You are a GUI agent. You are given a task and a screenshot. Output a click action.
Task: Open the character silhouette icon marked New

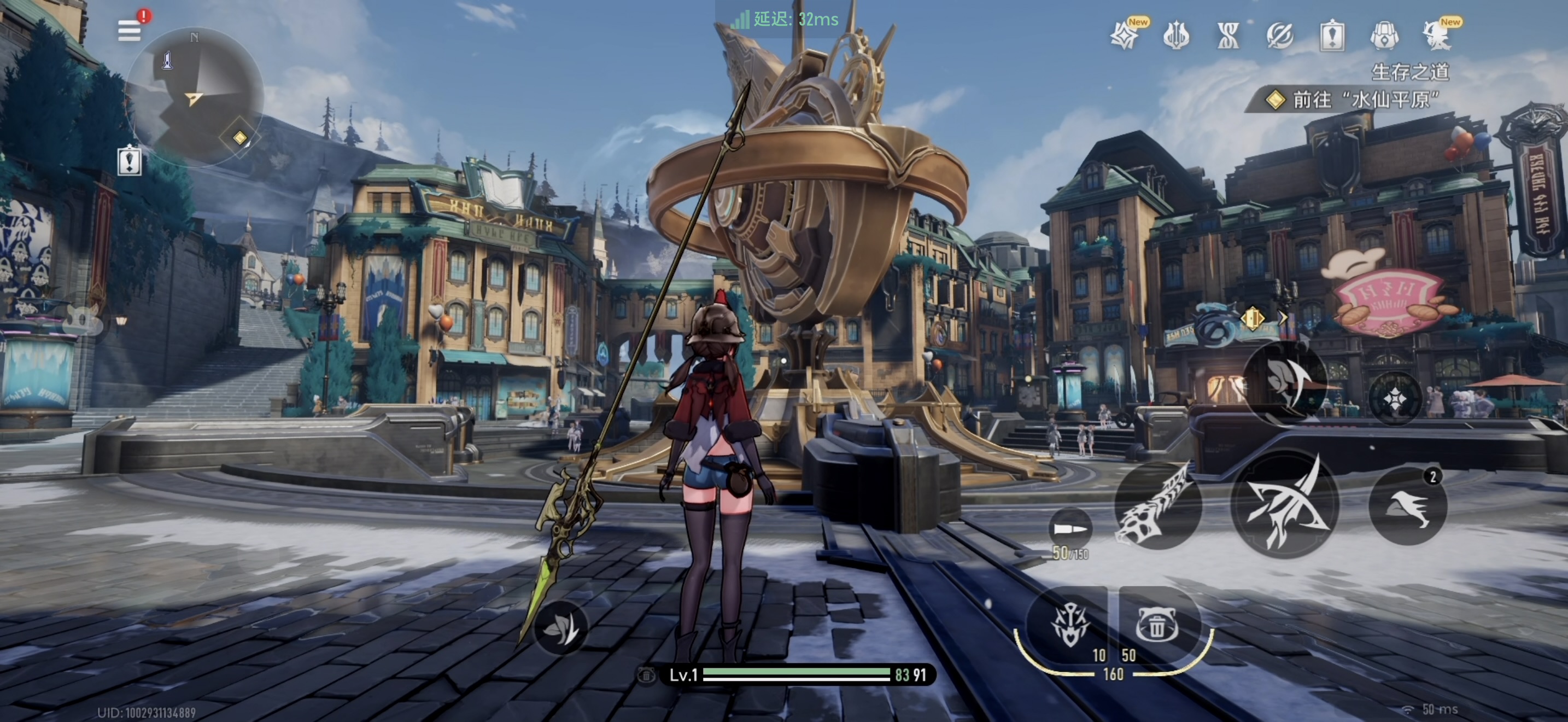pyautogui.click(x=1438, y=37)
